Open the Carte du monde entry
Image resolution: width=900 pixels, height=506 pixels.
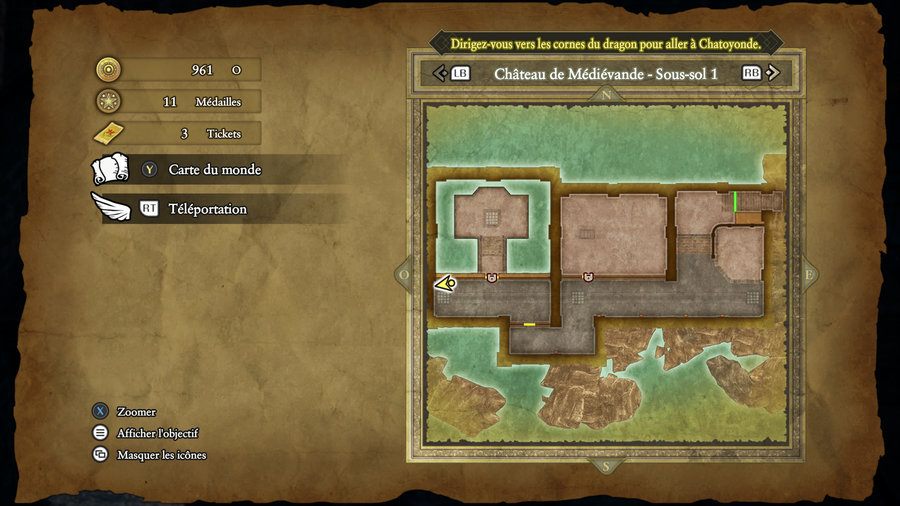coord(214,170)
